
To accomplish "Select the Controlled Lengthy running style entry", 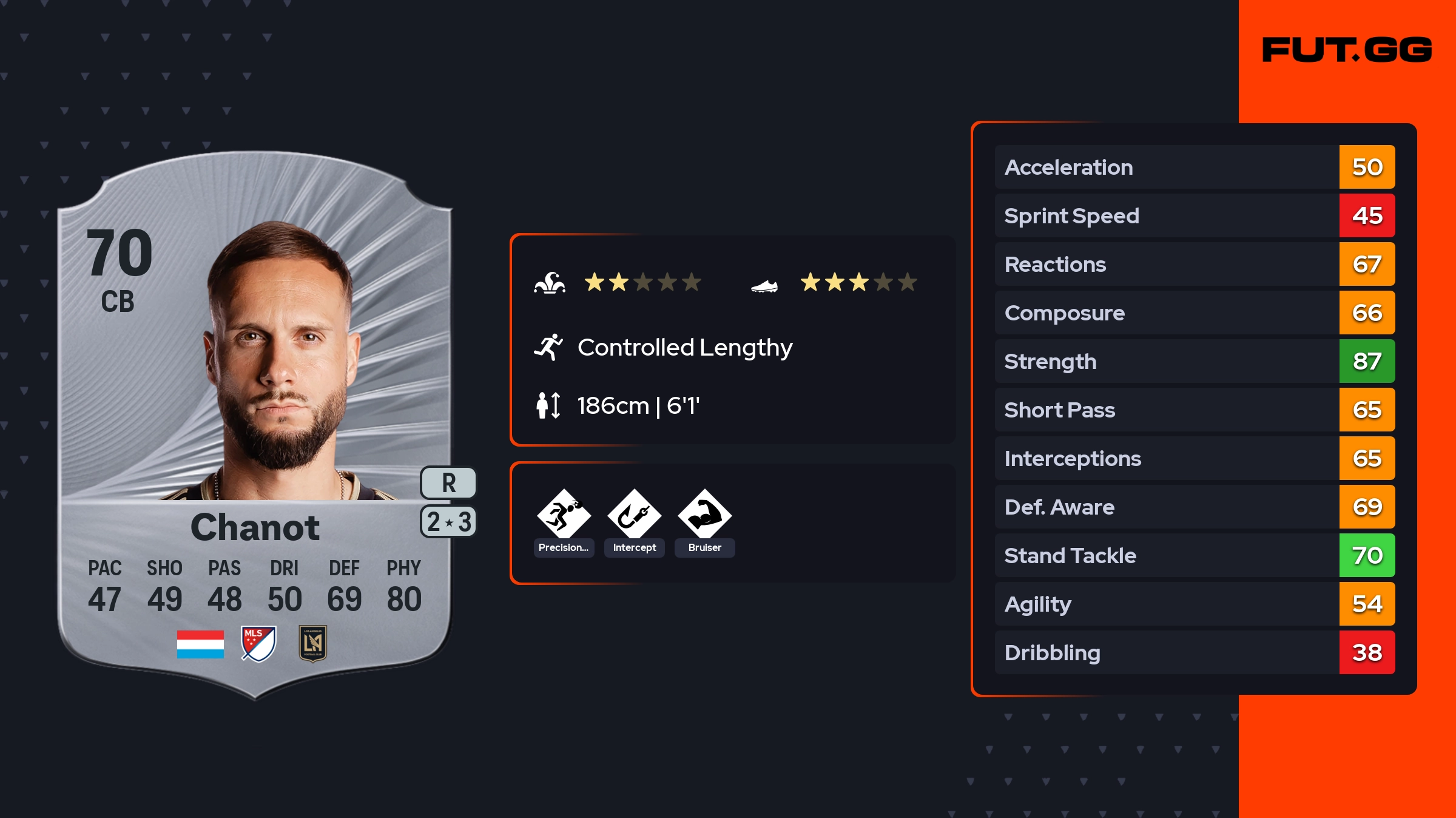I will pyautogui.click(x=684, y=348).
